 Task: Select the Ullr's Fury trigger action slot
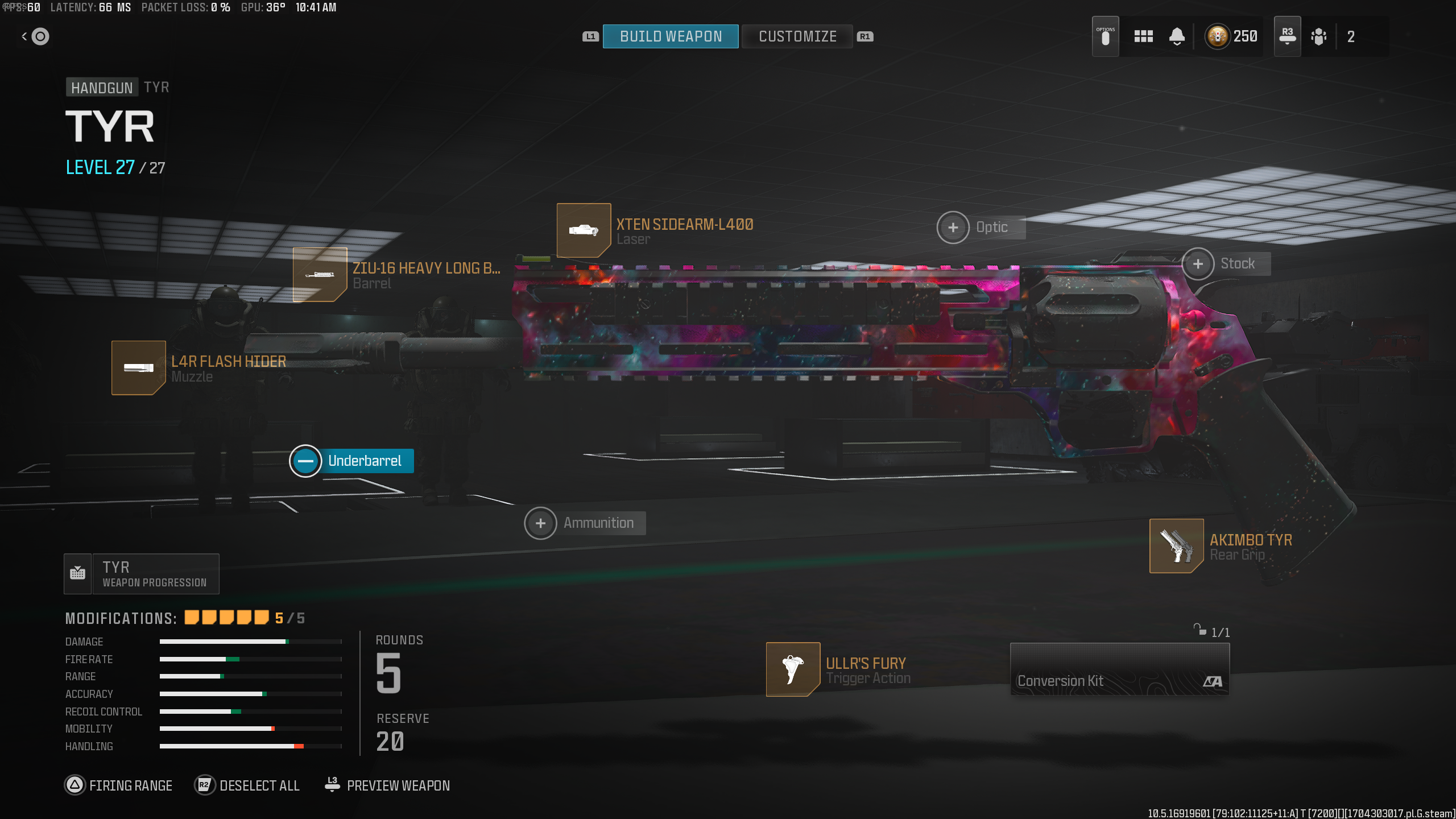793,669
